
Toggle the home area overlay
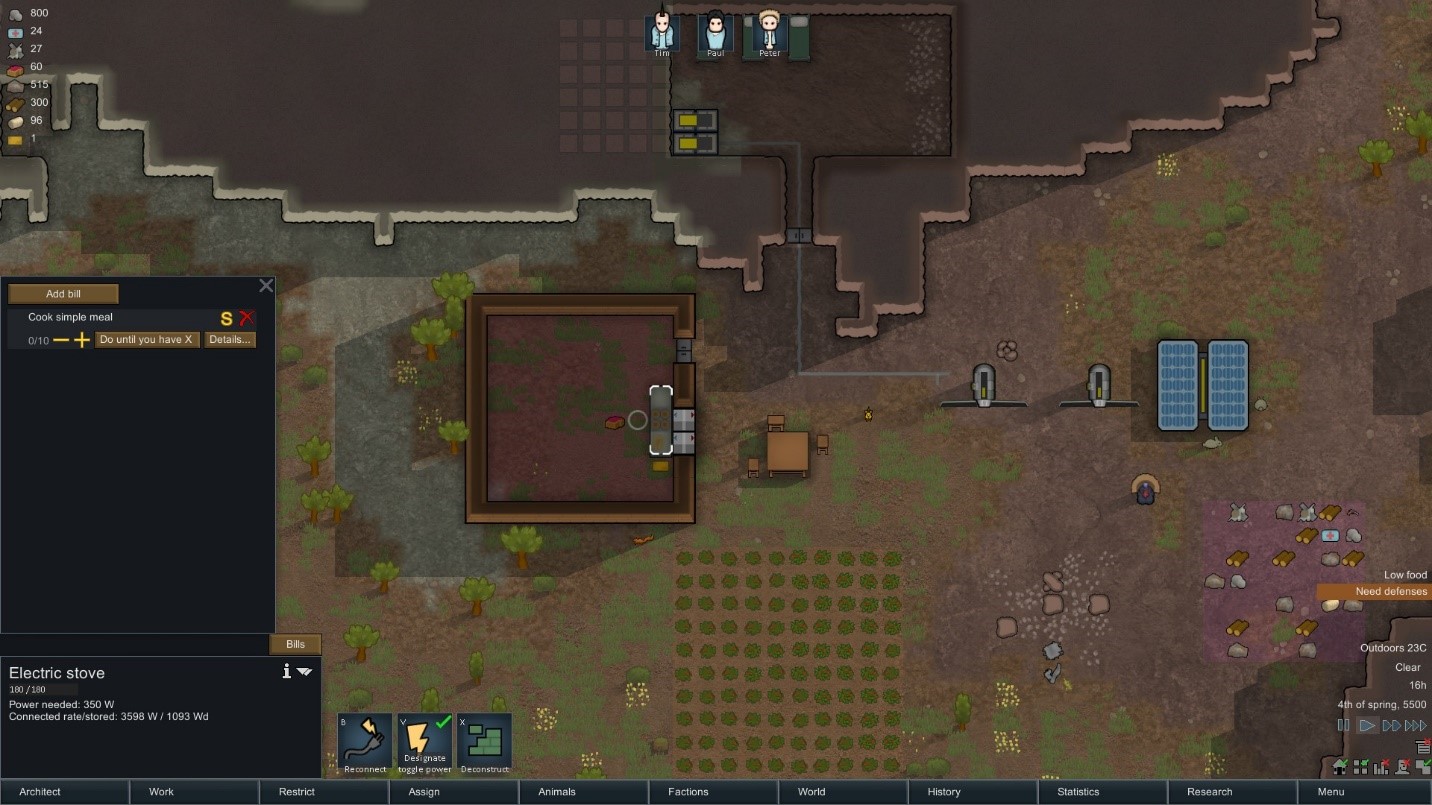click(1339, 767)
